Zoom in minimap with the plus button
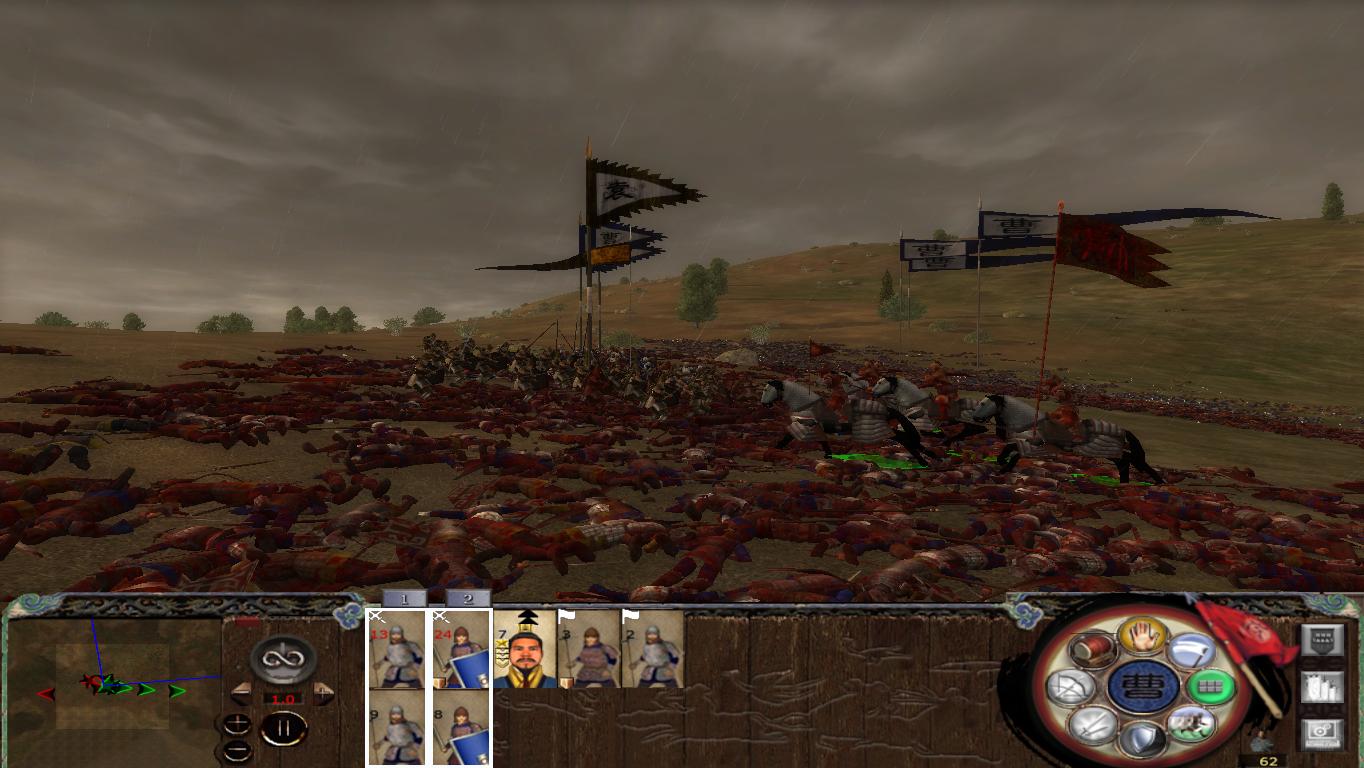Screen dimensions: 1364x768 pyautogui.click(x=238, y=723)
